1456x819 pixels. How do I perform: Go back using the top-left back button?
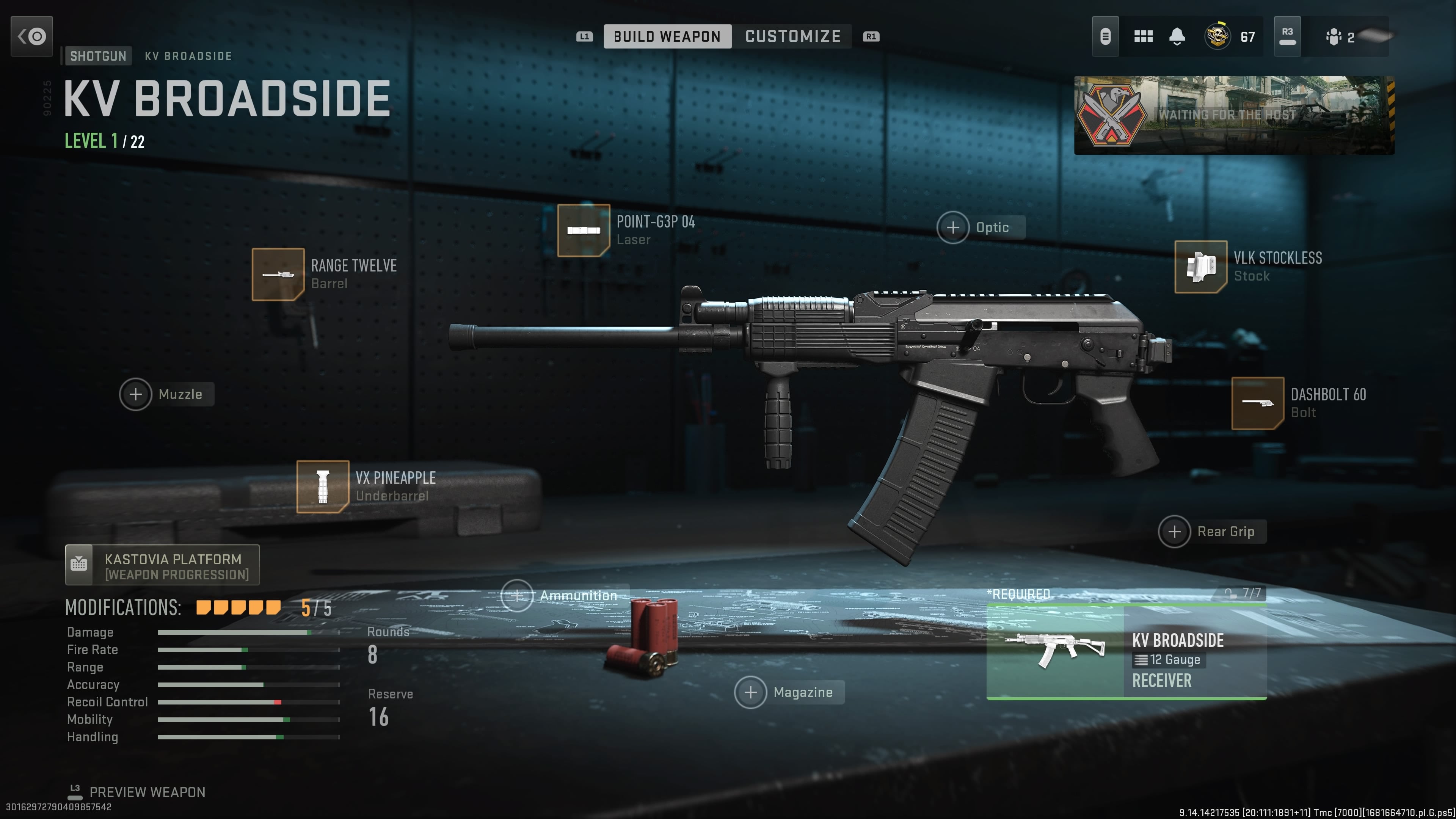click(x=31, y=37)
